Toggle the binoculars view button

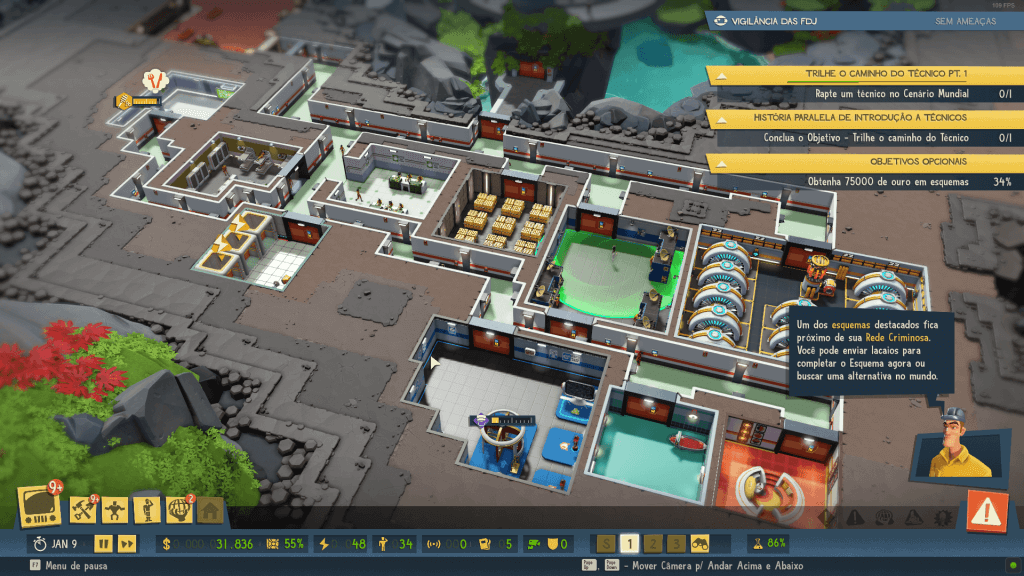pos(700,544)
